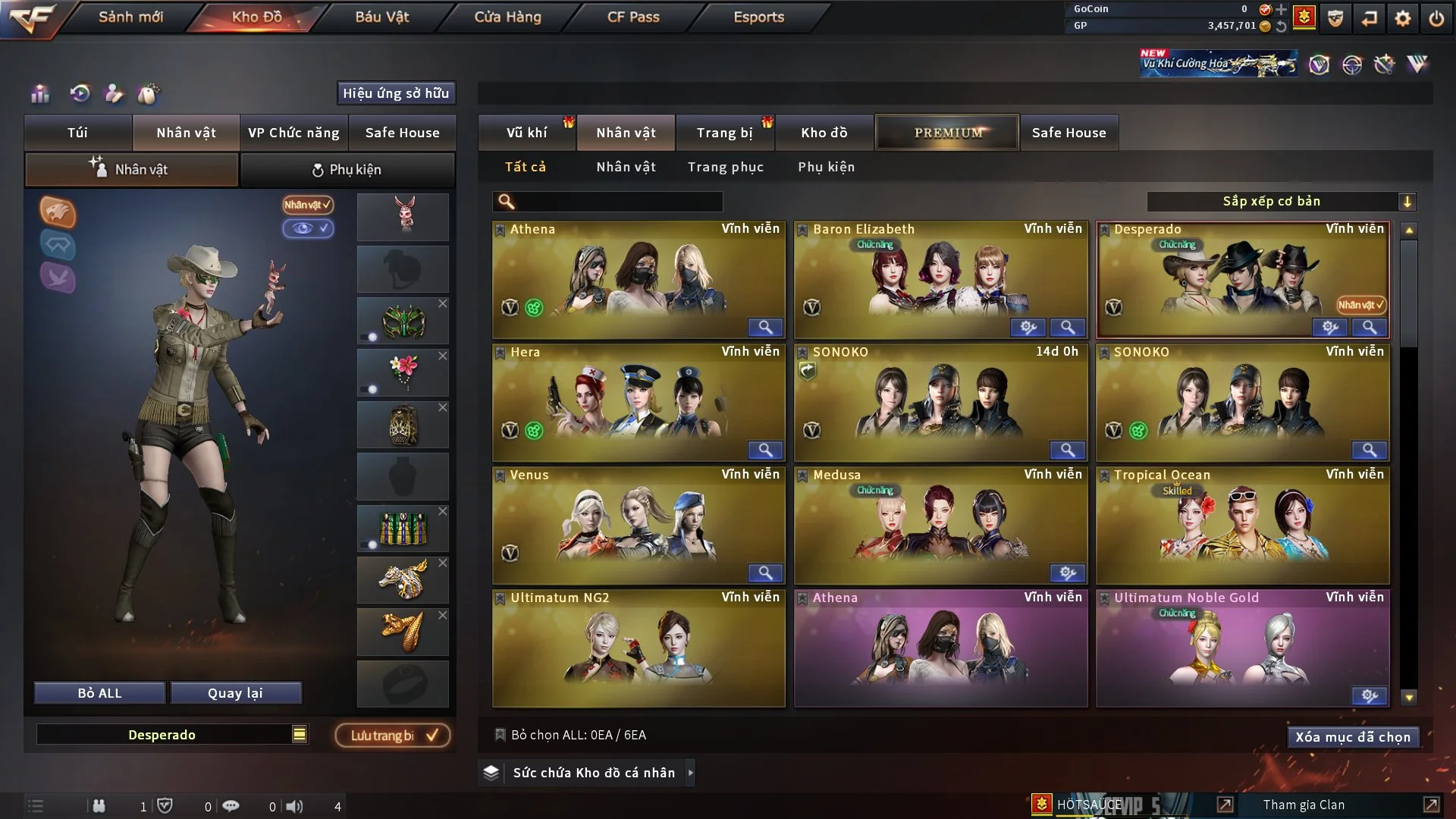Select the PREMIUM tab
Viewport: 1456px width, 819px height.
click(948, 133)
